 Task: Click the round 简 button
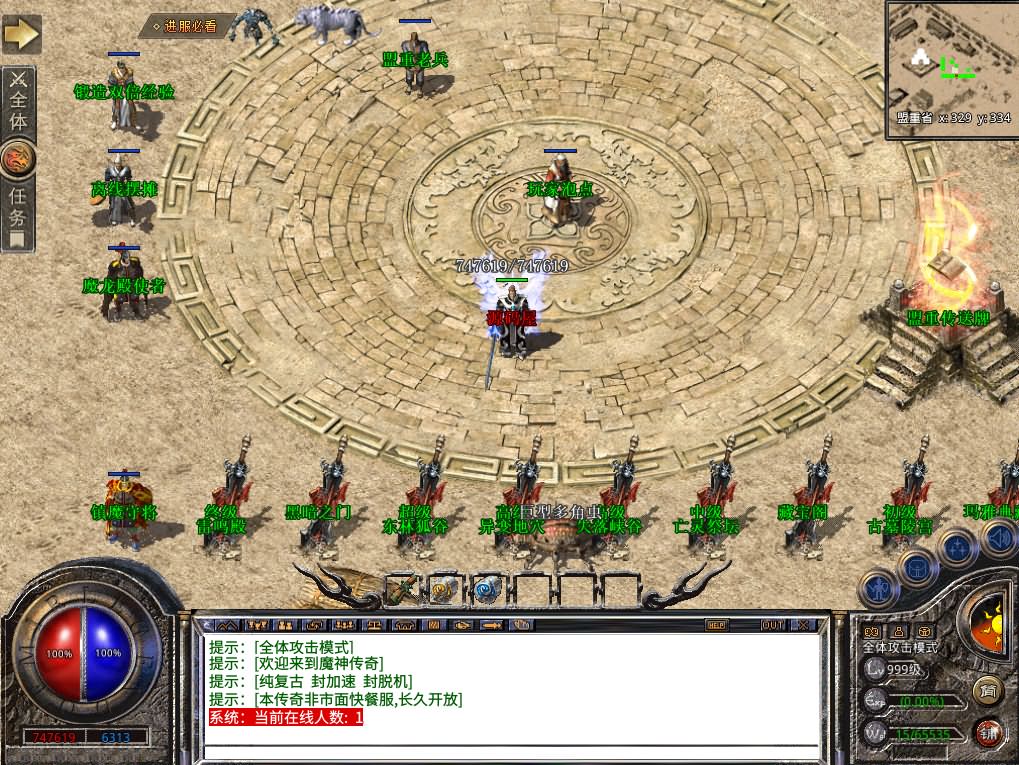(x=988, y=691)
